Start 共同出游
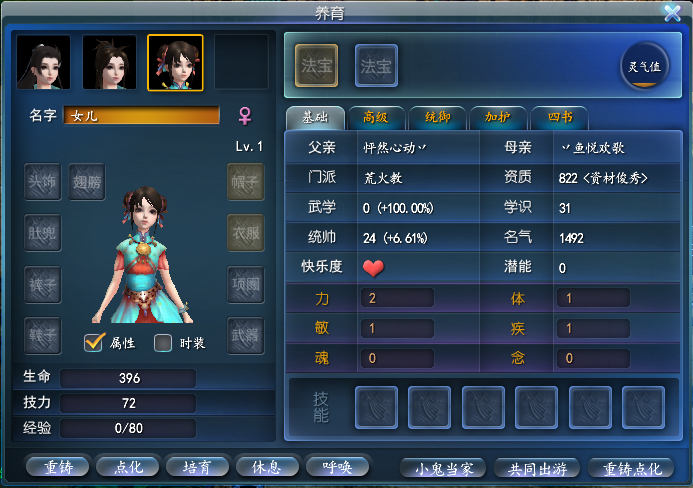 click(x=536, y=468)
